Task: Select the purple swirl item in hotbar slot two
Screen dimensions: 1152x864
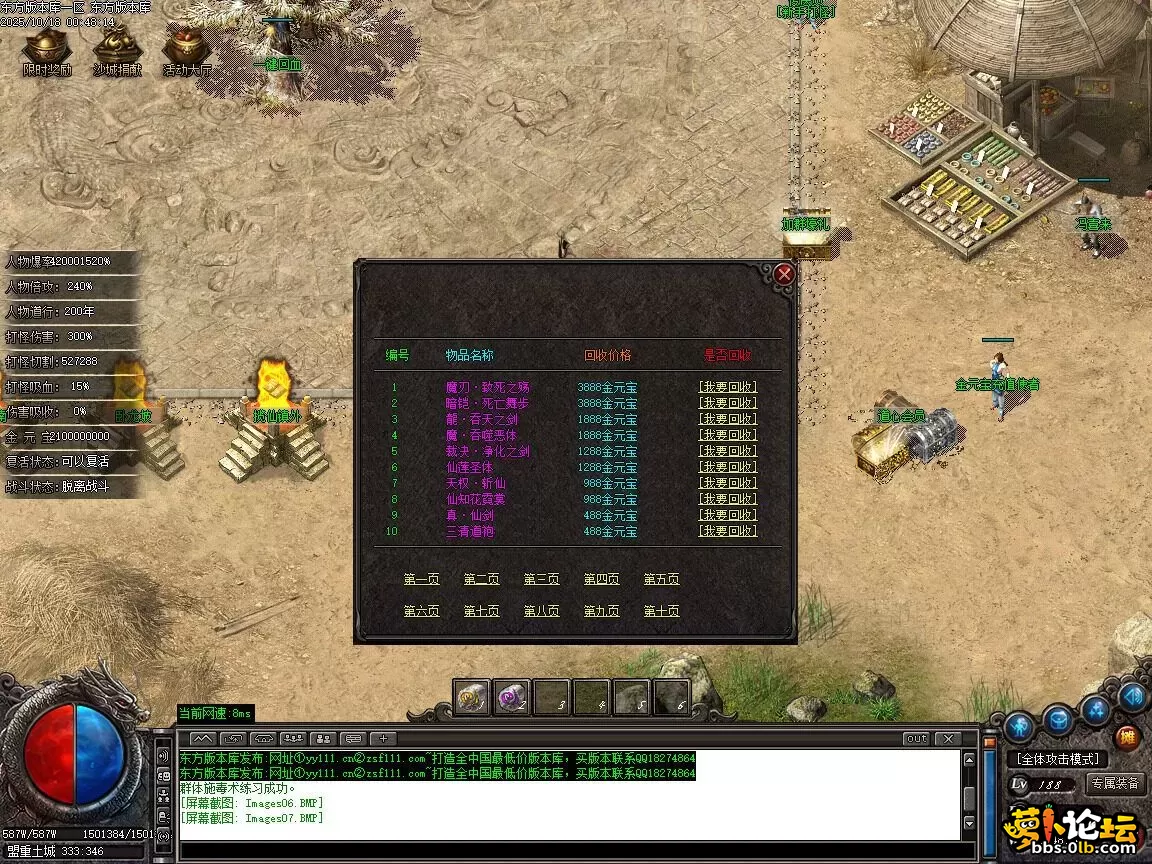Action: click(x=512, y=697)
